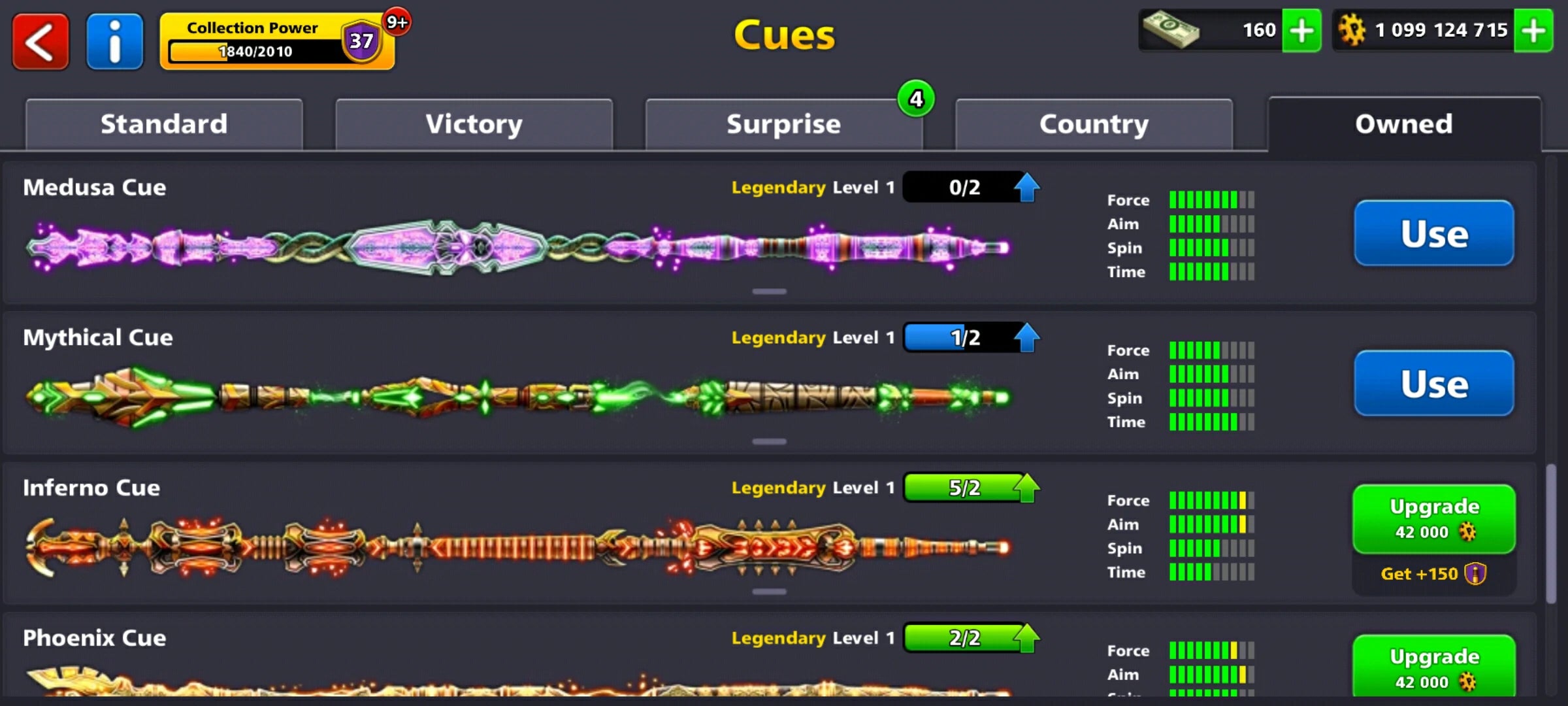This screenshot has width=1568, height=706.
Task: Open the info panel via the blue i icon
Action: point(114,41)
